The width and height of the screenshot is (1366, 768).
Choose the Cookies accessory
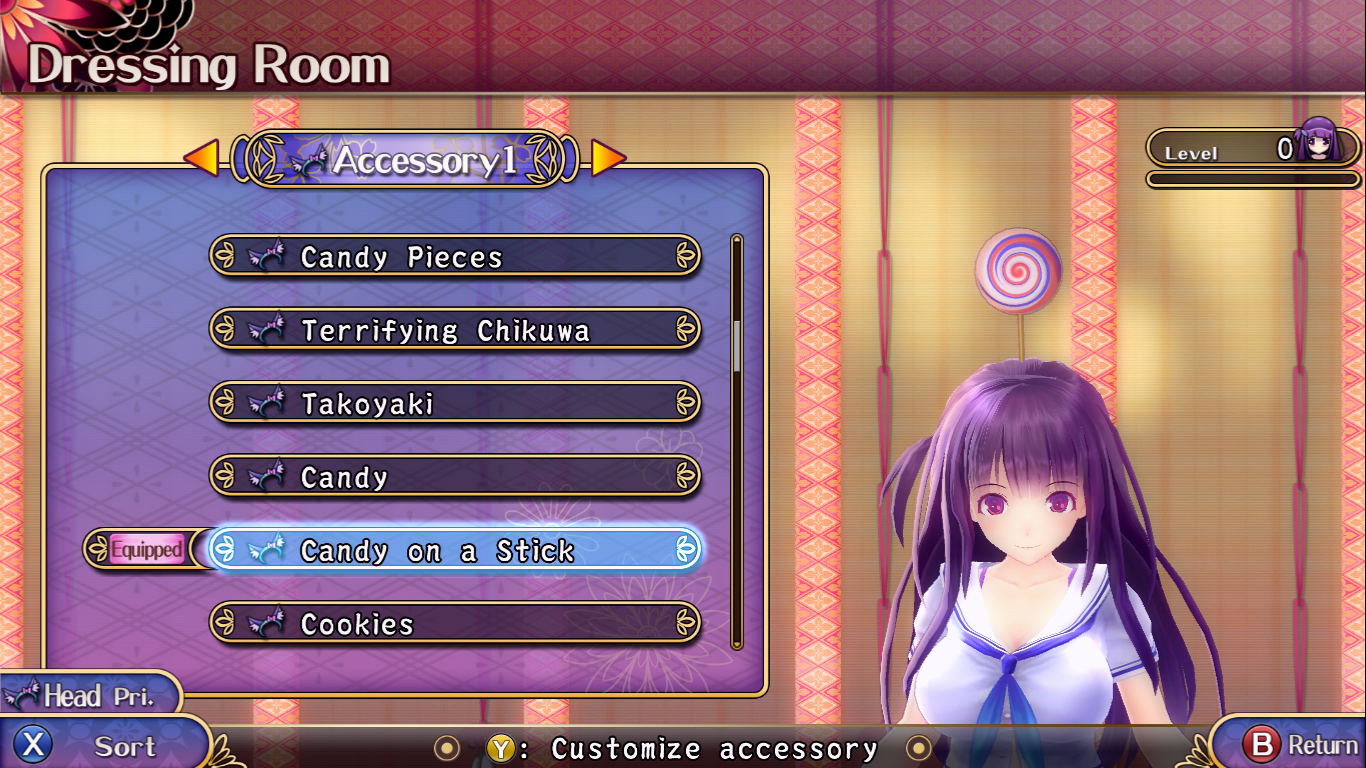click(x=455, y=624)
